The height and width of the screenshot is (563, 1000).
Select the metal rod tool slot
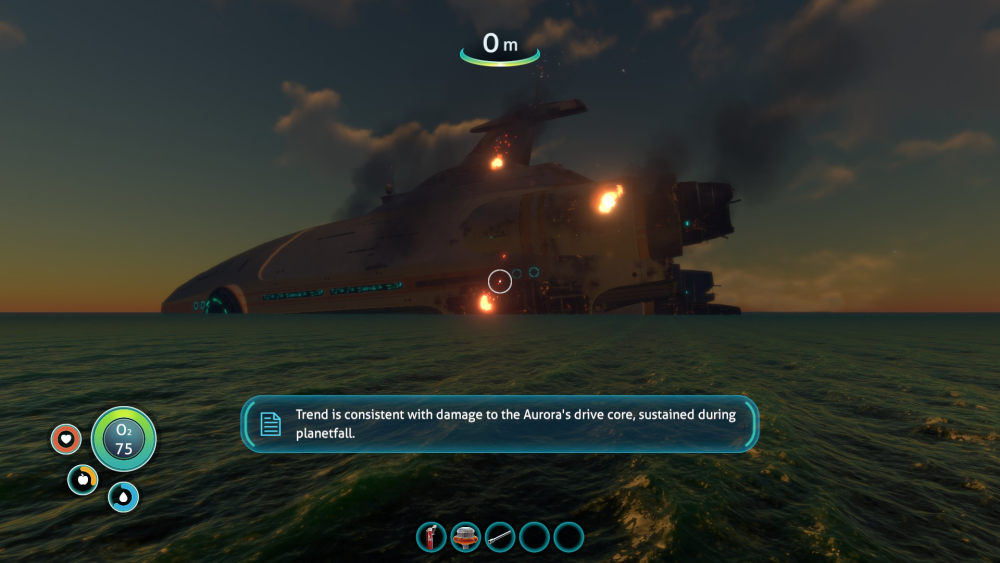tap(500, 537)
